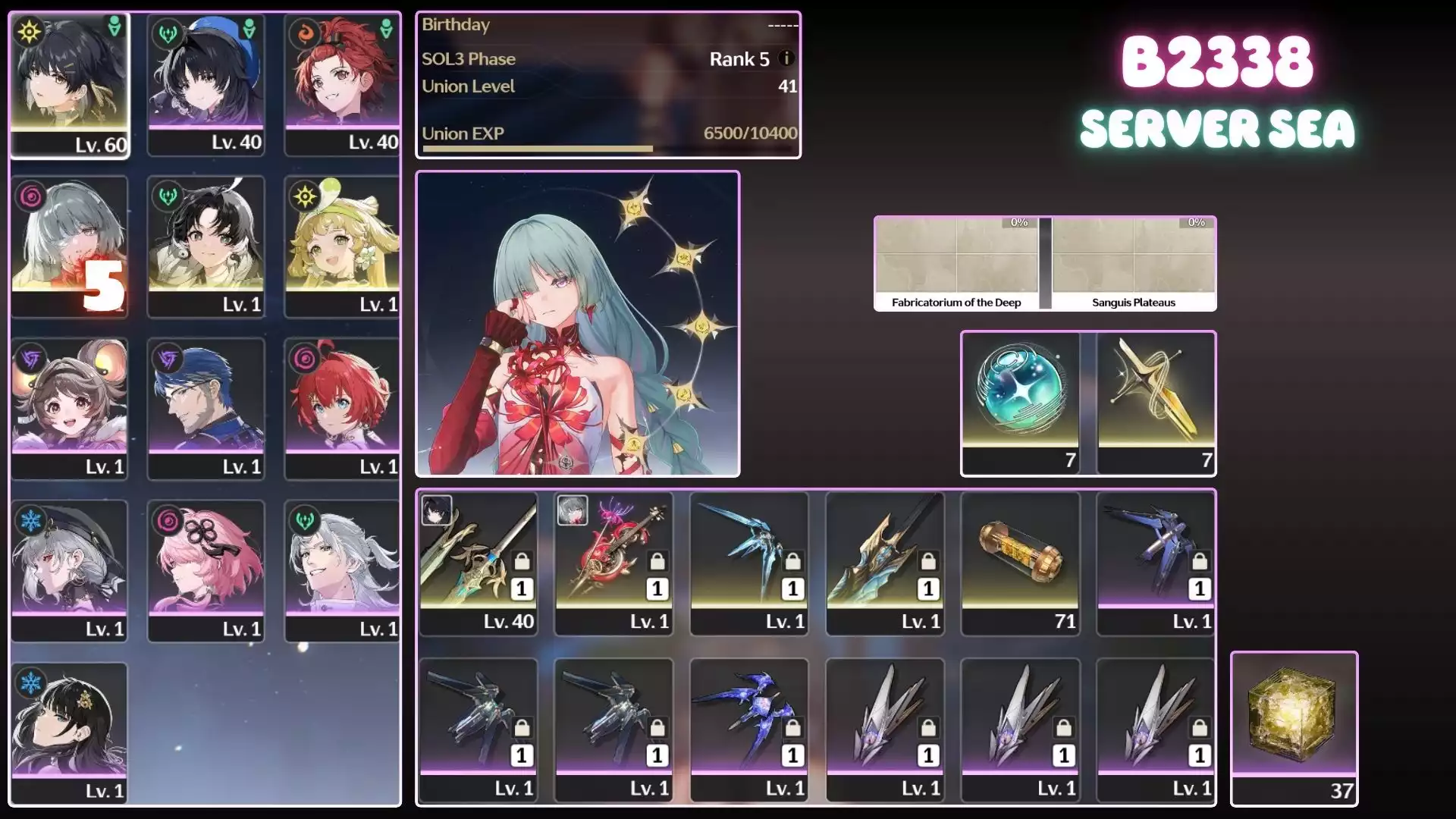Image resolution: width=1456 pixels, height=819 pixels.
Task: Select the blonde girl with green hat
Action: (x=342, y=246)
